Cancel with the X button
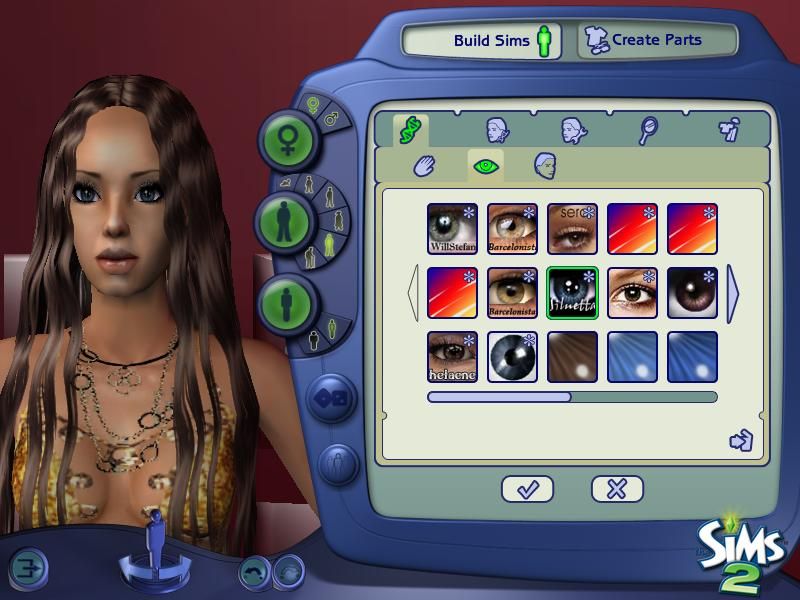The height and width of the screenshot is (600, 800). [x=616, y=489]
